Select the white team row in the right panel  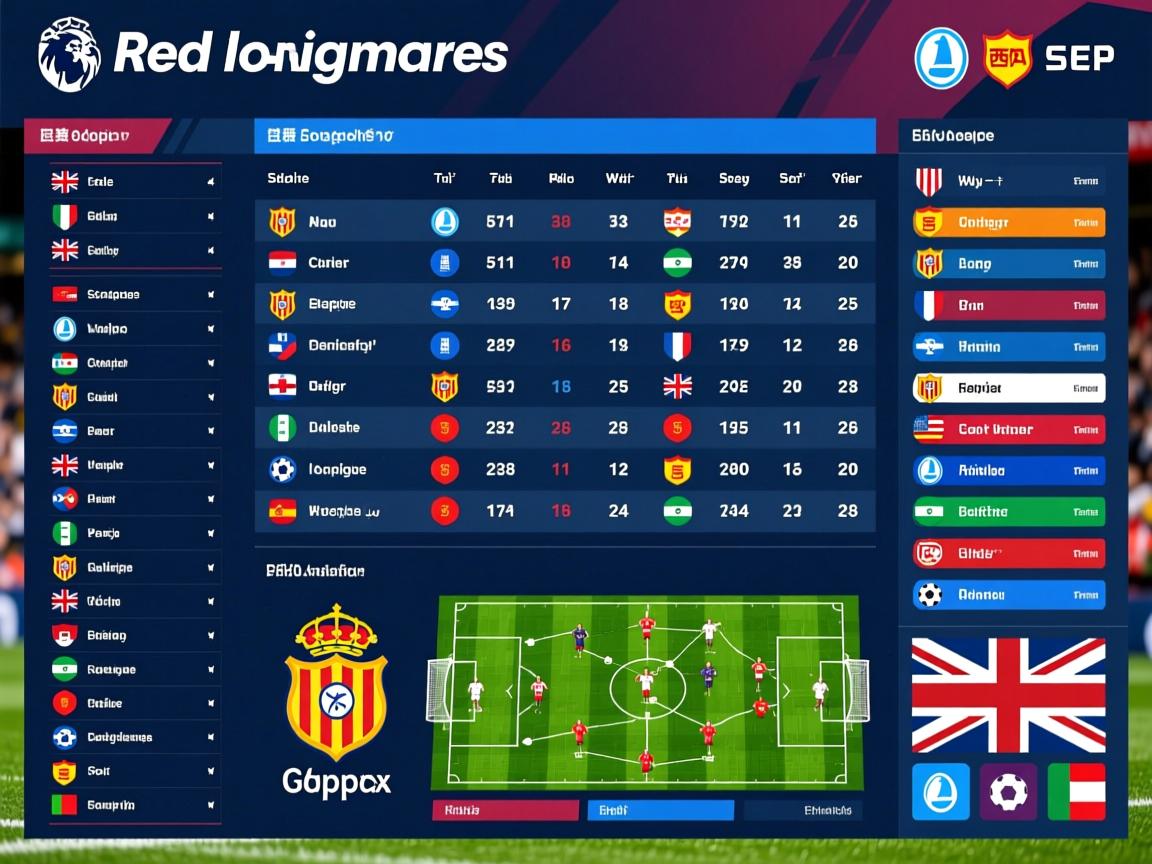pos(1009,388)
